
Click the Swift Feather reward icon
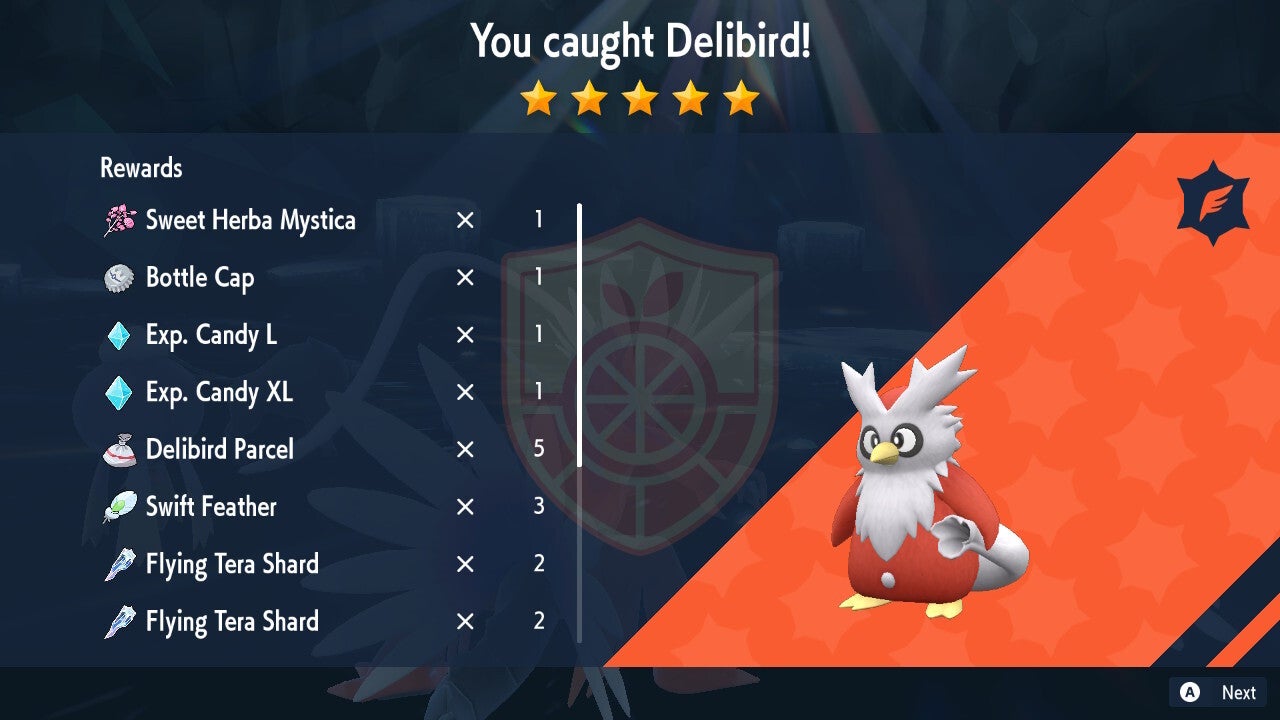click(120, 506)
